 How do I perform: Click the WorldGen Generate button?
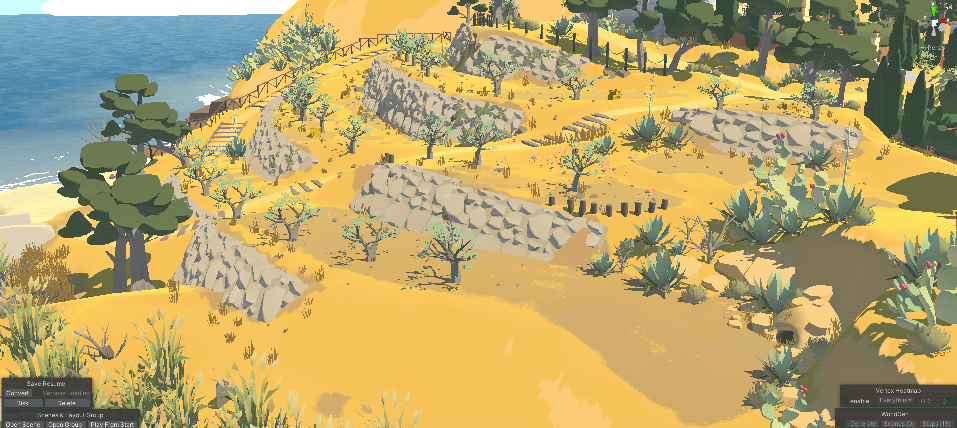863,423
